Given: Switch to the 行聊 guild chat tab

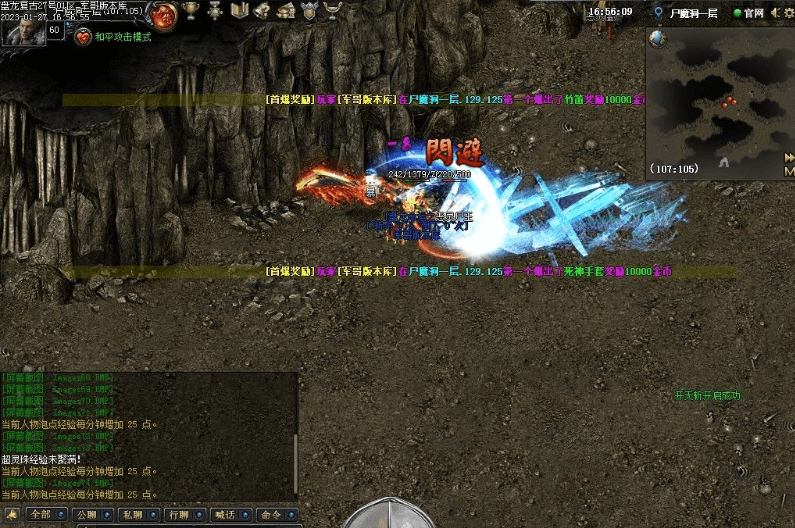Looking at the screenshot, I should coord(178,514).
